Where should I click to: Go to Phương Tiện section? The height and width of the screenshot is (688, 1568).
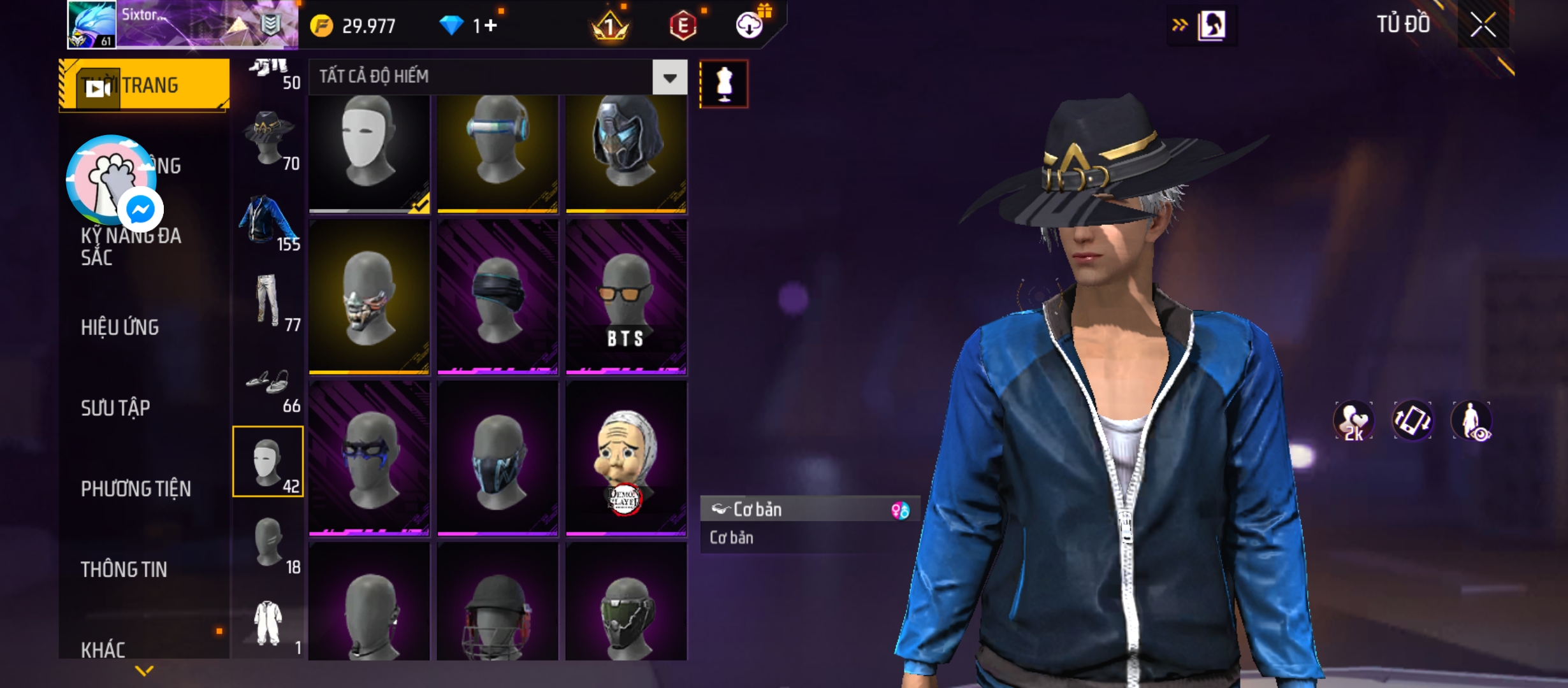click(x=136, y=489)
